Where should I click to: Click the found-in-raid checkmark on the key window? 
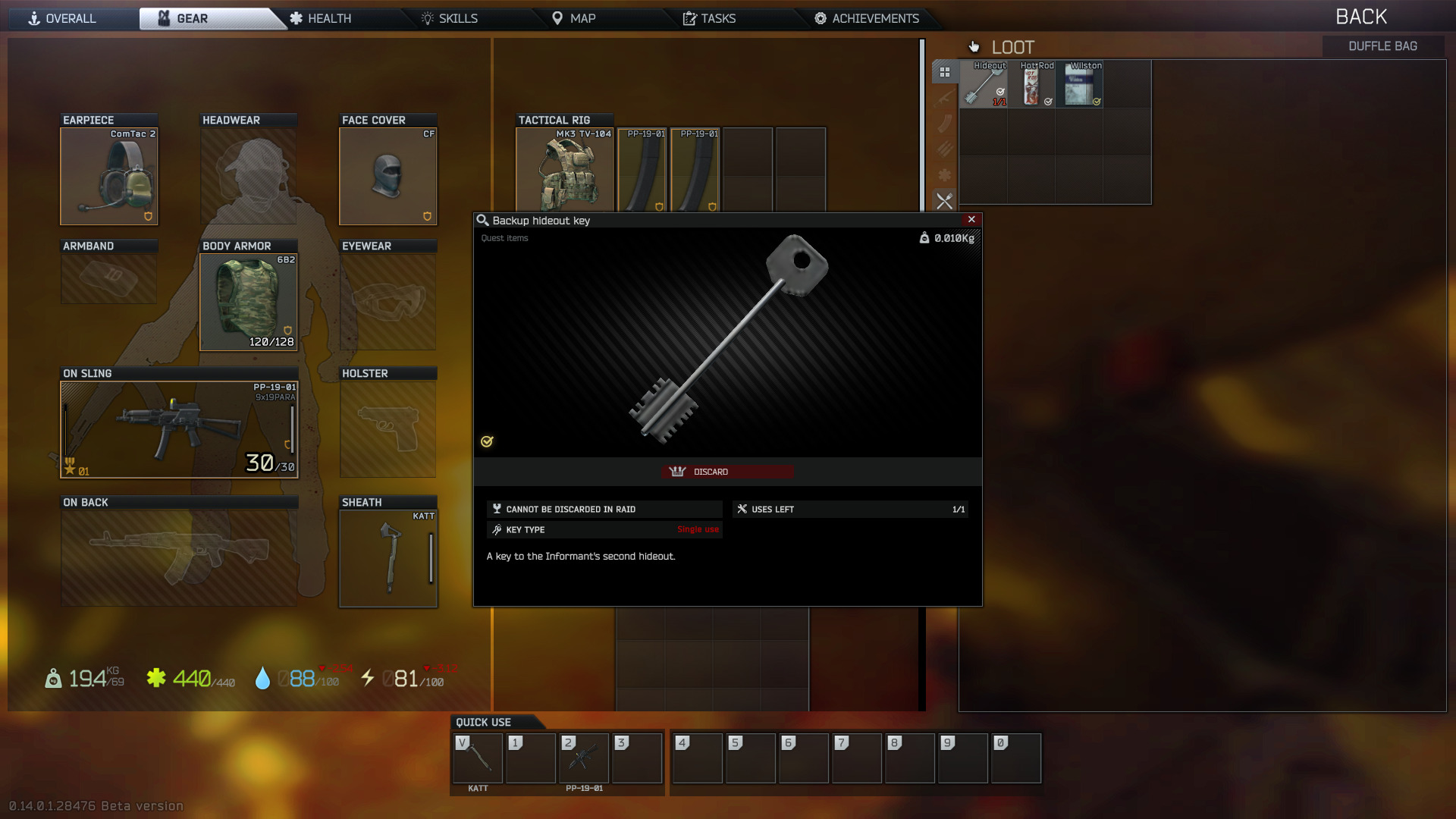click(x=486, y=441)
